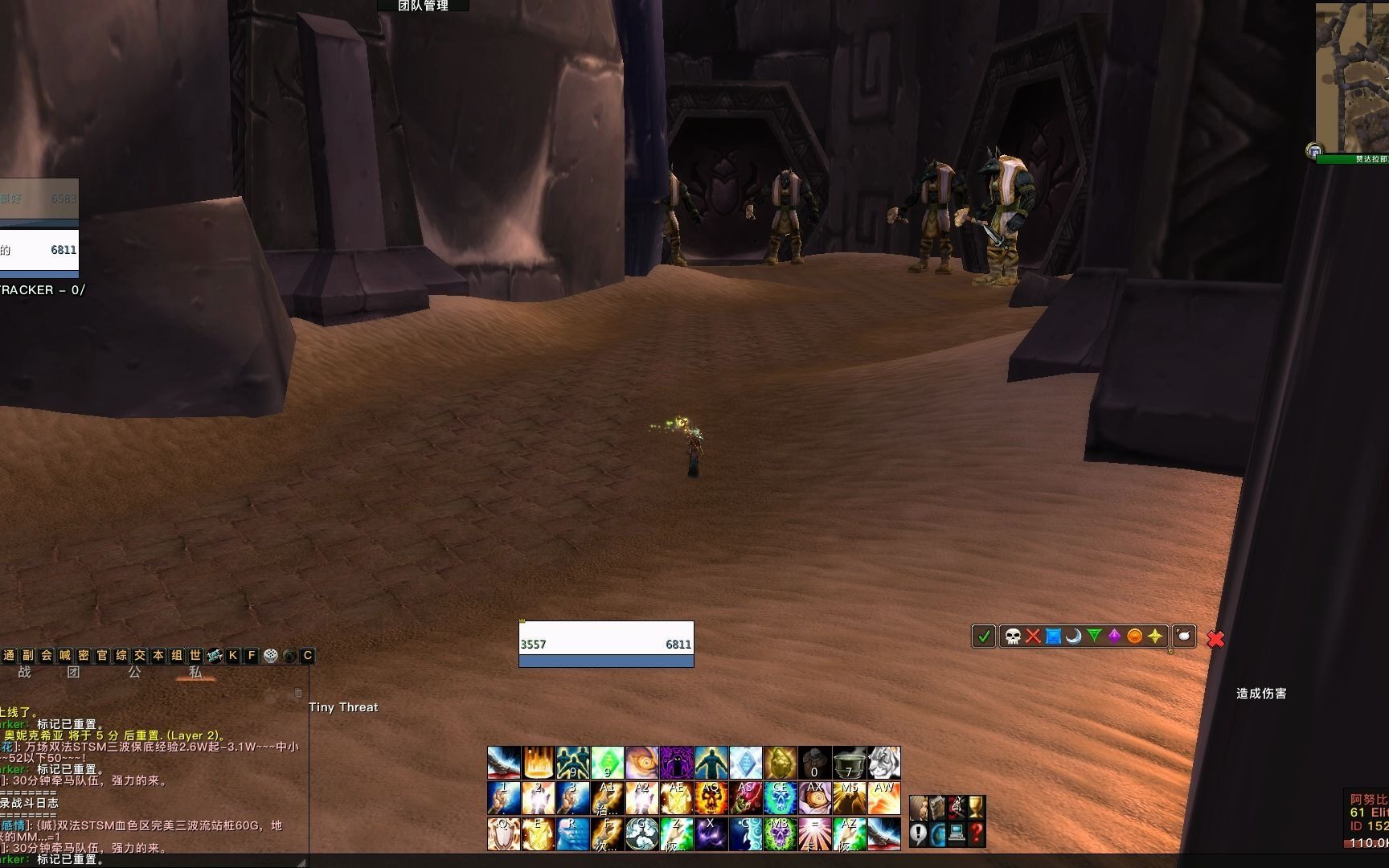Image resolution: width=1389 pixels, height=868 pixels.
Task: Set the skull raid target marker
Action: tap(1013, 637)
